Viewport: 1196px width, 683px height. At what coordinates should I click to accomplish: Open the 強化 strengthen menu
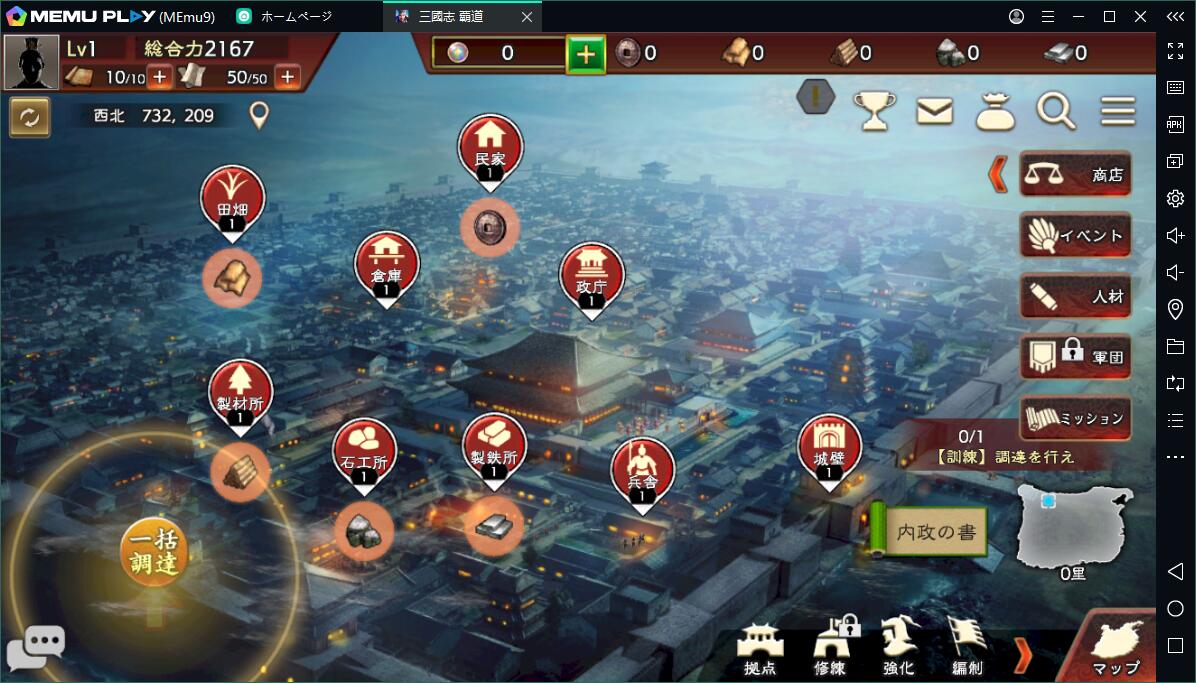[898, 646]
